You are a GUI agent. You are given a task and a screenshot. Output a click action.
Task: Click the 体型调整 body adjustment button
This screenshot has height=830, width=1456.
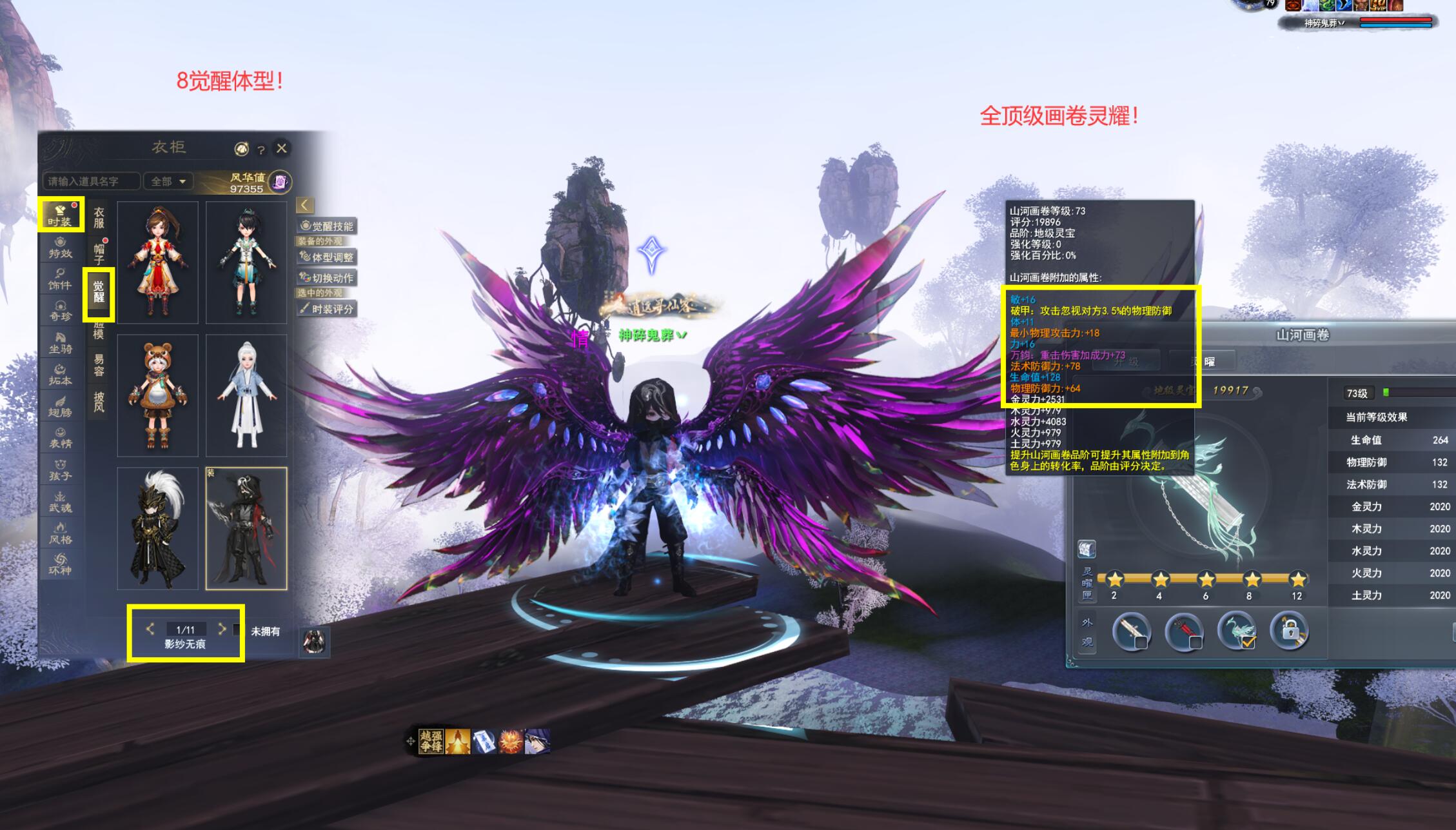(x=327, y=257)
